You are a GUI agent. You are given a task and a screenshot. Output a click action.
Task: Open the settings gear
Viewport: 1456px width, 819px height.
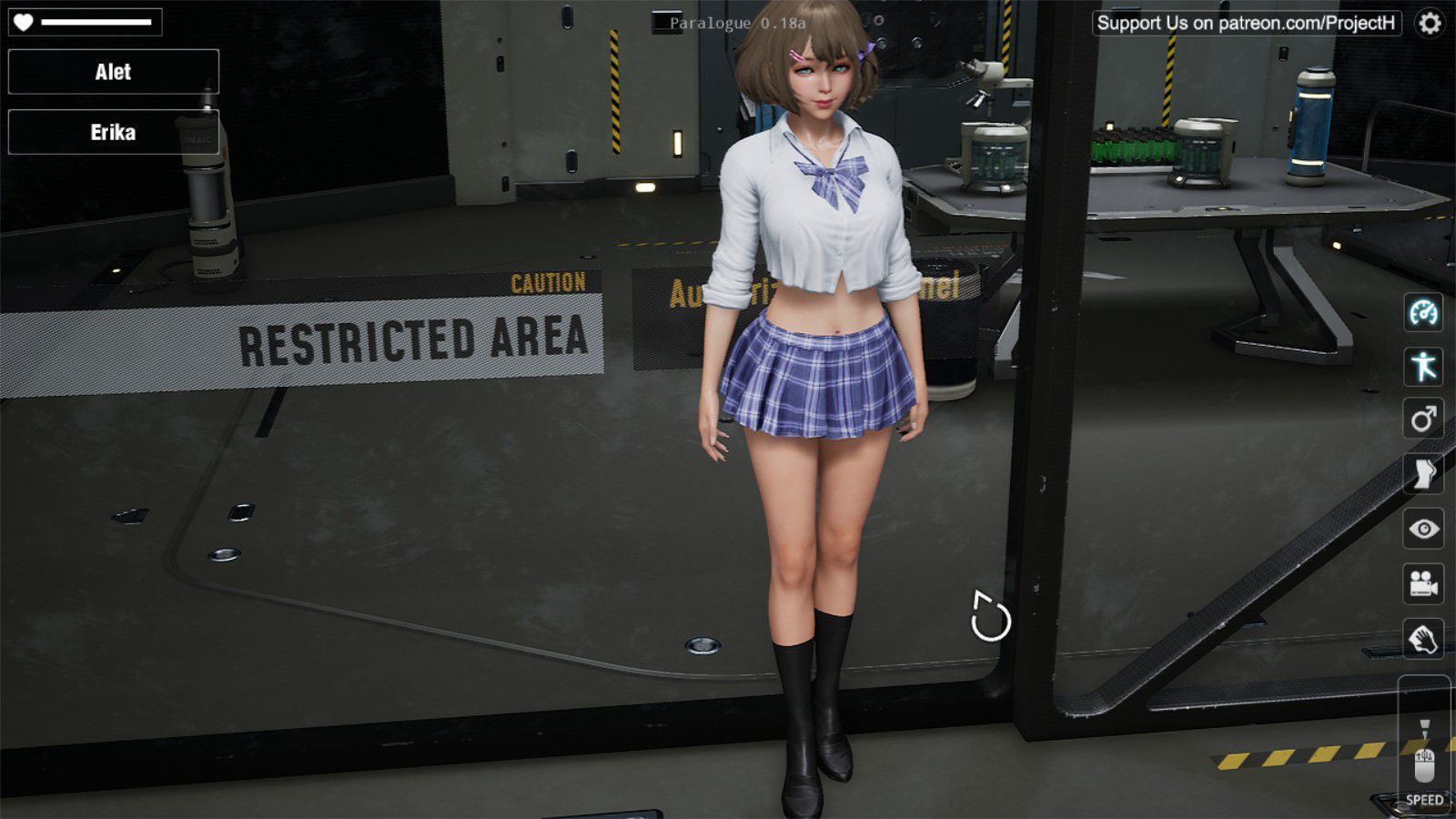(1431, 23)
